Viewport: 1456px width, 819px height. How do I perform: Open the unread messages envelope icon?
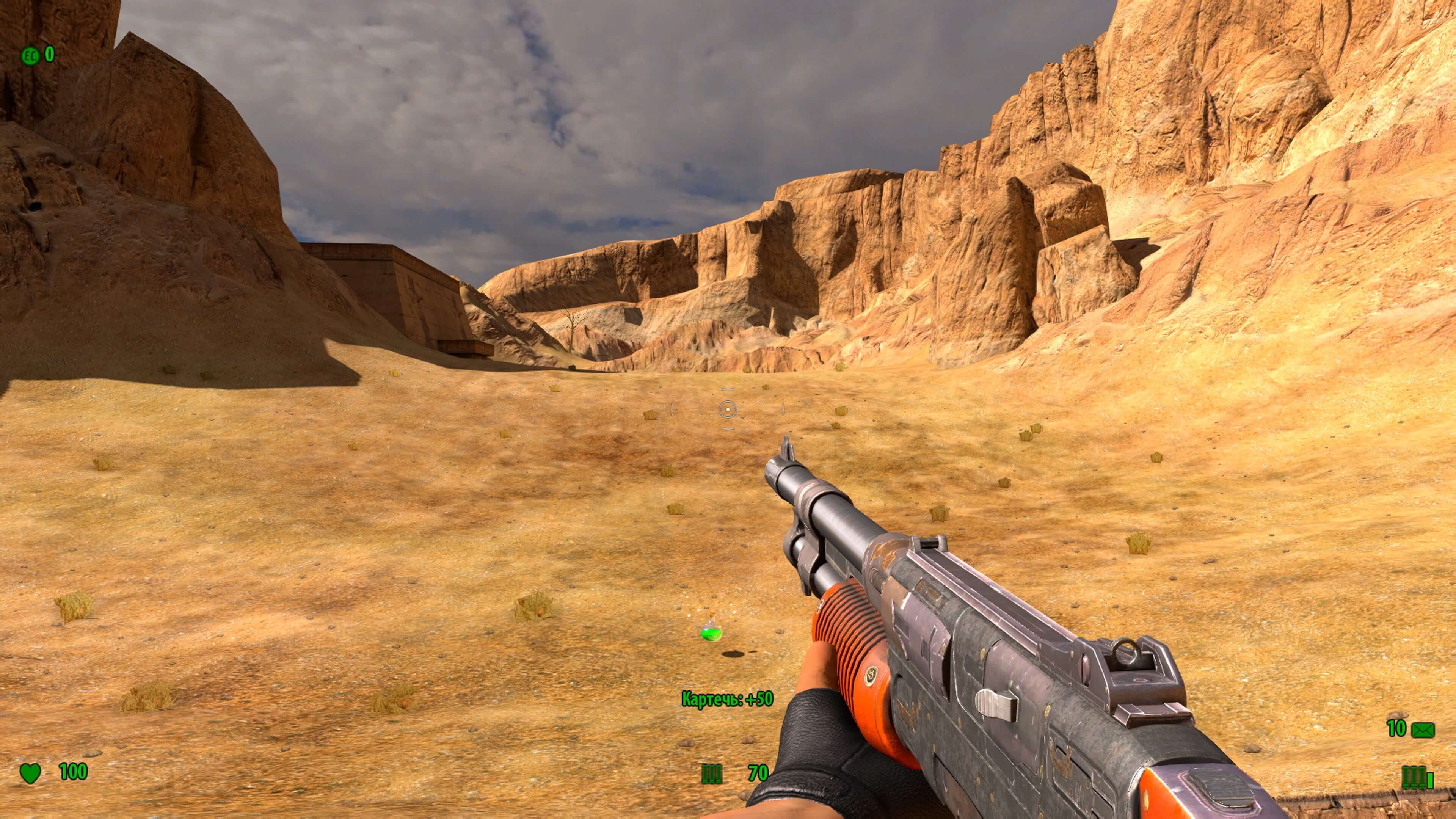click(1423, 730)
